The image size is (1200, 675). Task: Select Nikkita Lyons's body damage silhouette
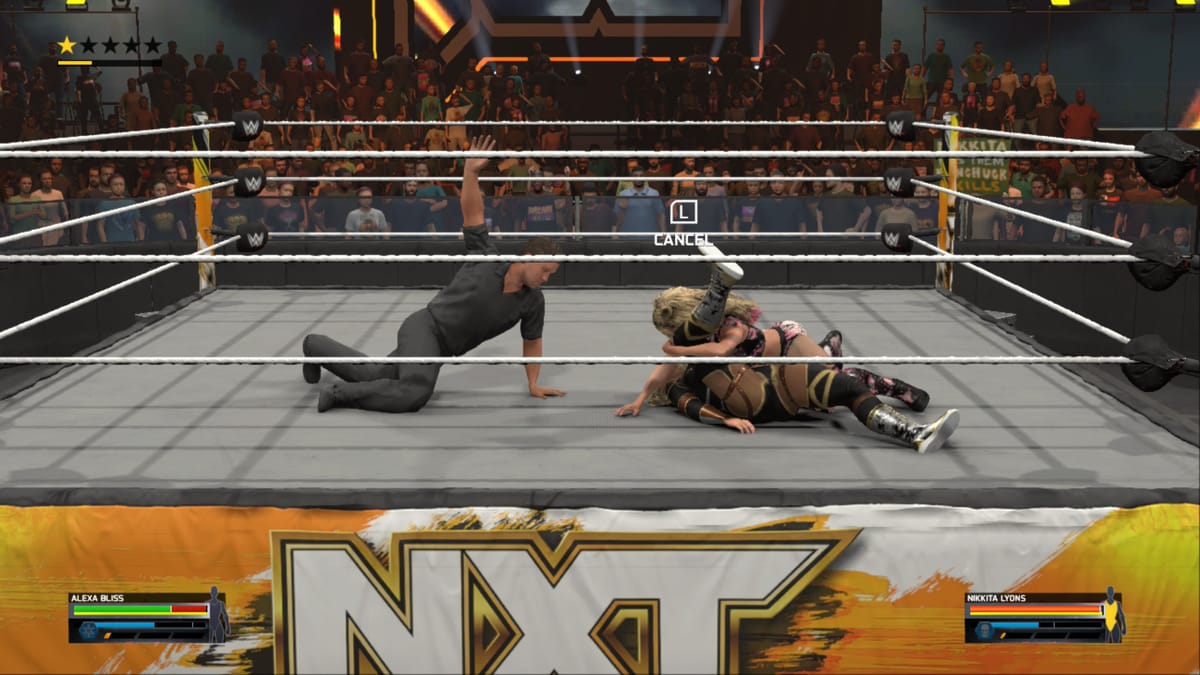click(1114, 615)
